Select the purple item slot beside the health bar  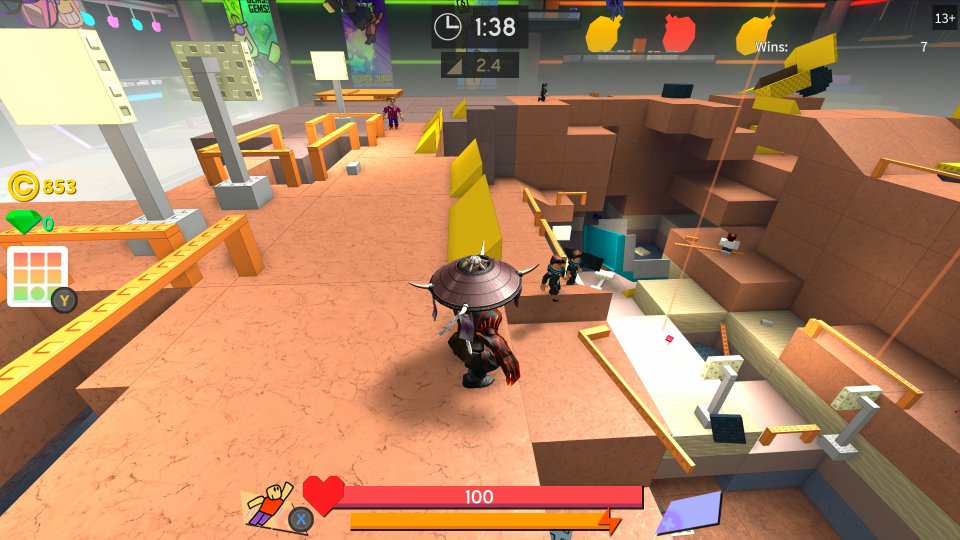pyautogui.click(x=688, y=511)
